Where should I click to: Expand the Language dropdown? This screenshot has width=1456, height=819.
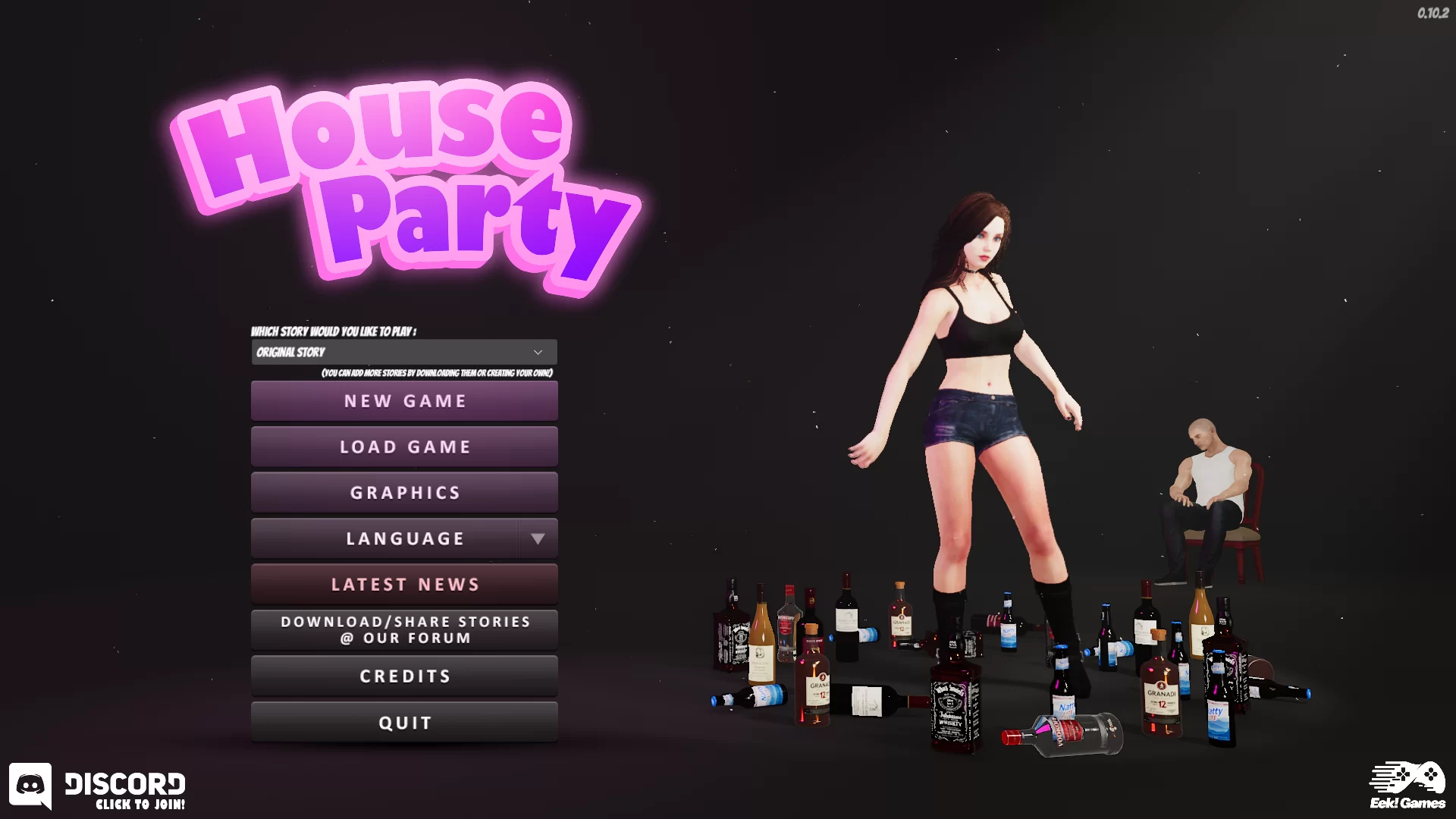538,539
